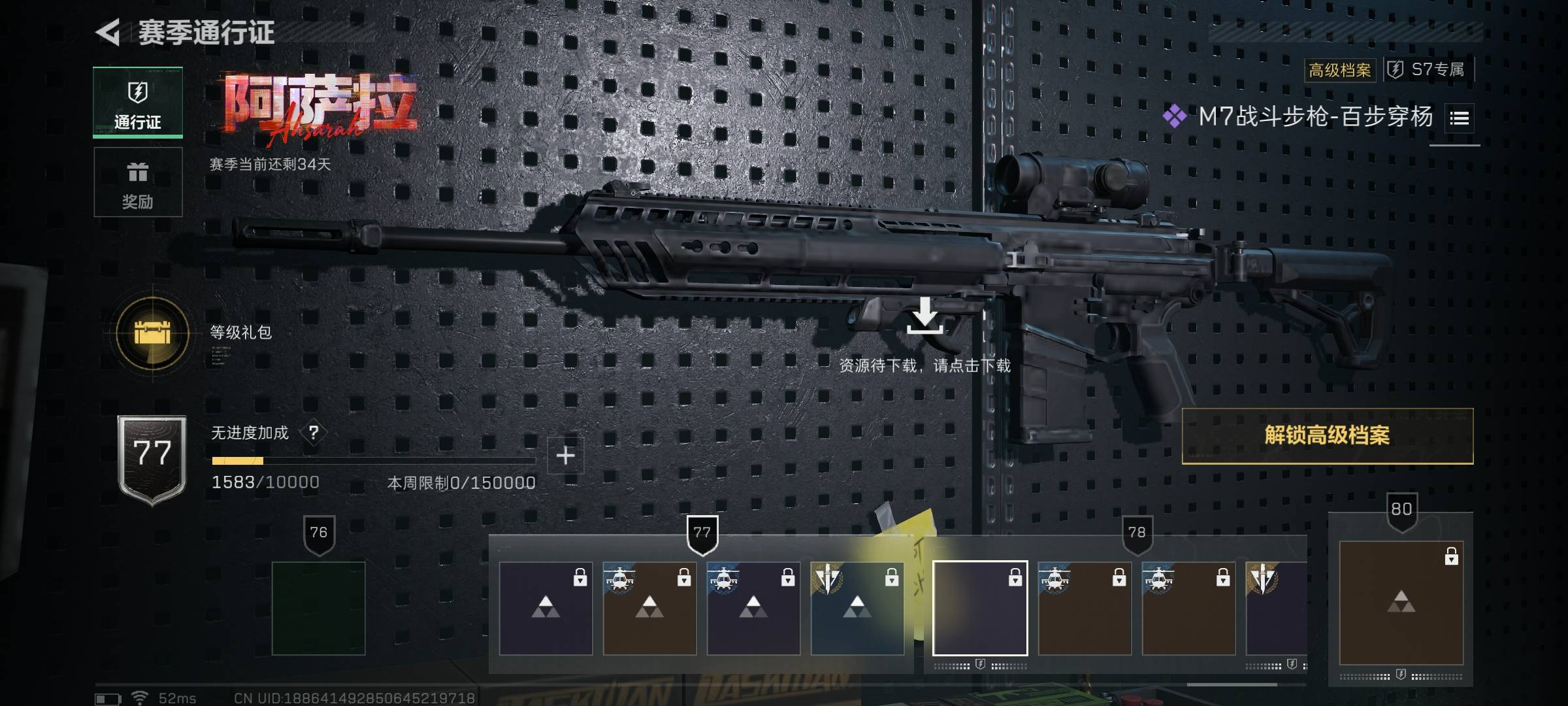Switch to the 通行证 tab
Image resolution: width=1568 pixels, height=706 pixels.
point(138,103)
